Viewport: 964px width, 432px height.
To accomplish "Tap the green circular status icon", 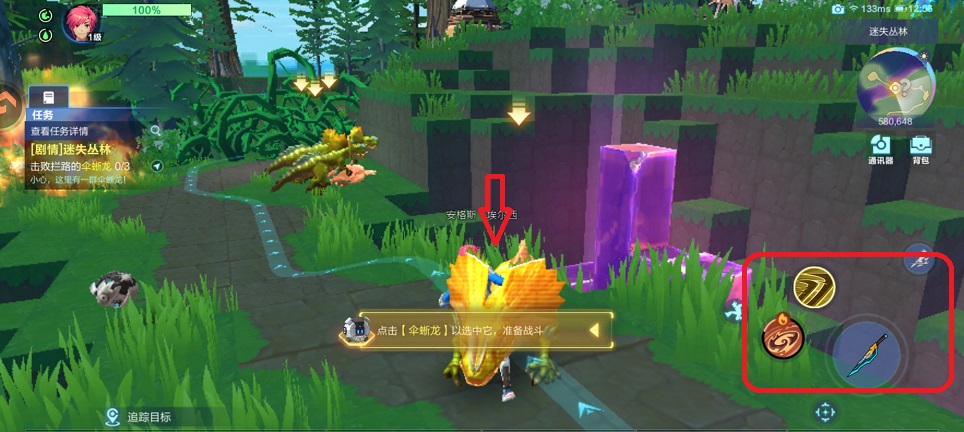I will click(x=45, y=16).
